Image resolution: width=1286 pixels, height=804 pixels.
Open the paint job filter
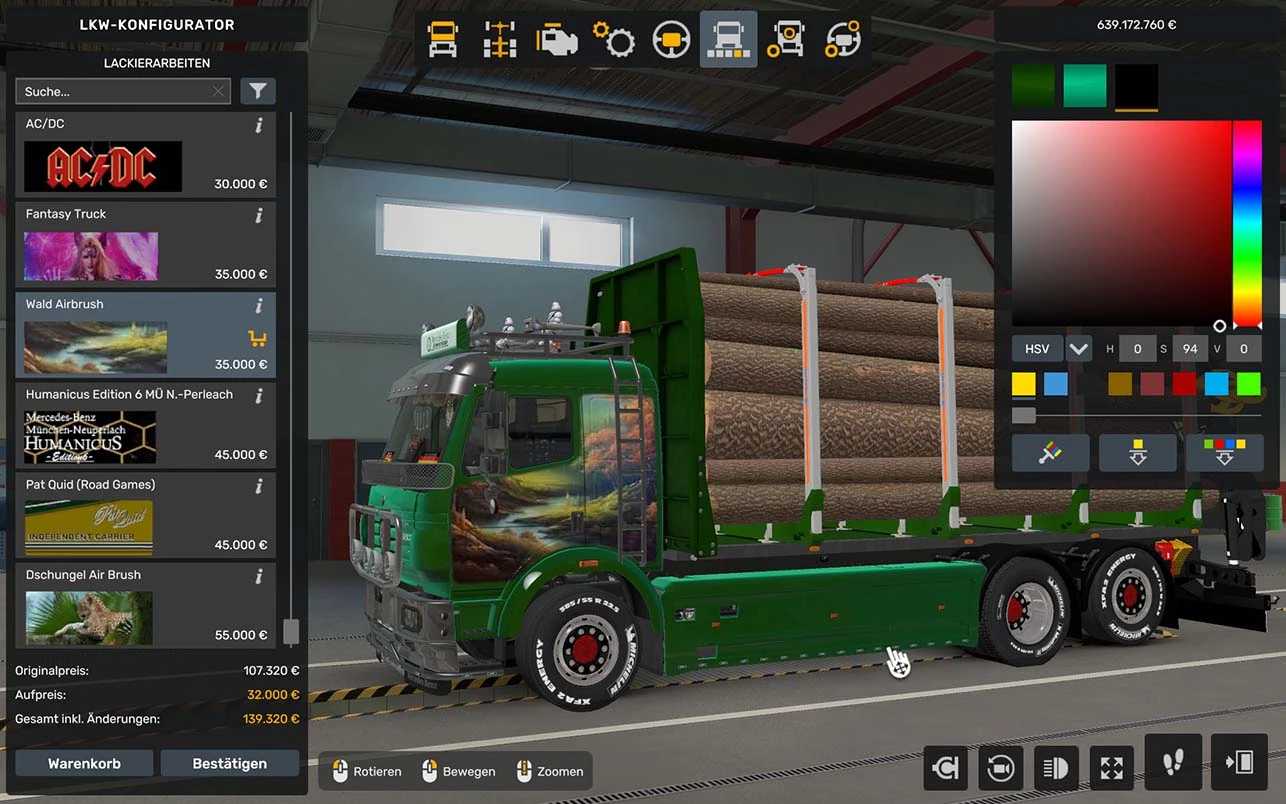pyautogui.click(x=258, y=92)
